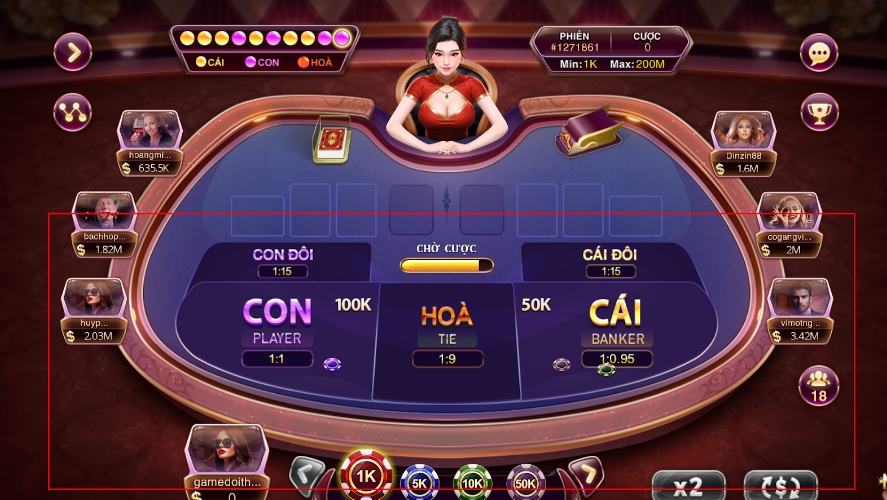
Task: Choose the CÁI ĐÔI pair bet
Action: (610, 261)
